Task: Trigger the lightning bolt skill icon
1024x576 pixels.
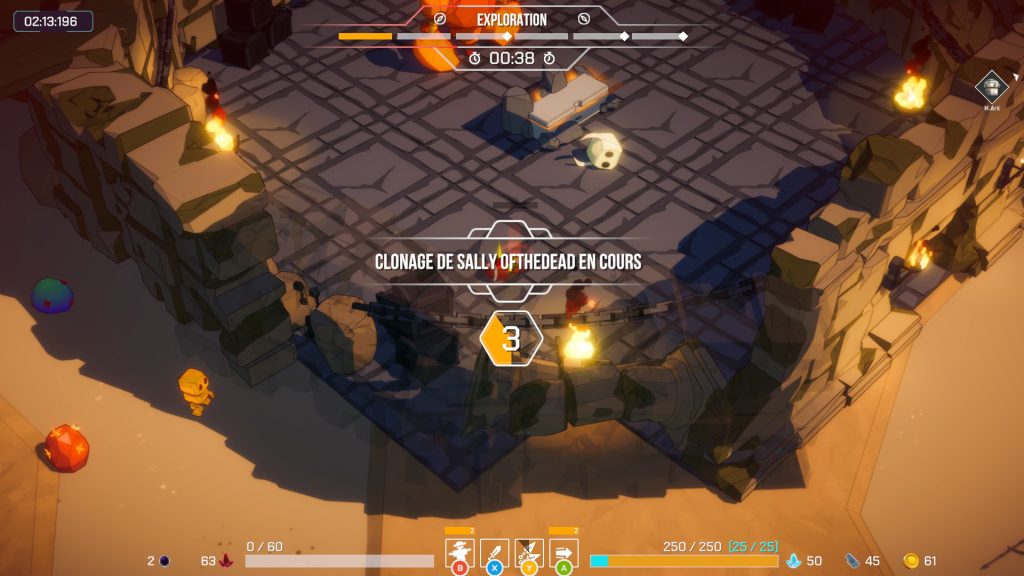Action: coord(529,553)
